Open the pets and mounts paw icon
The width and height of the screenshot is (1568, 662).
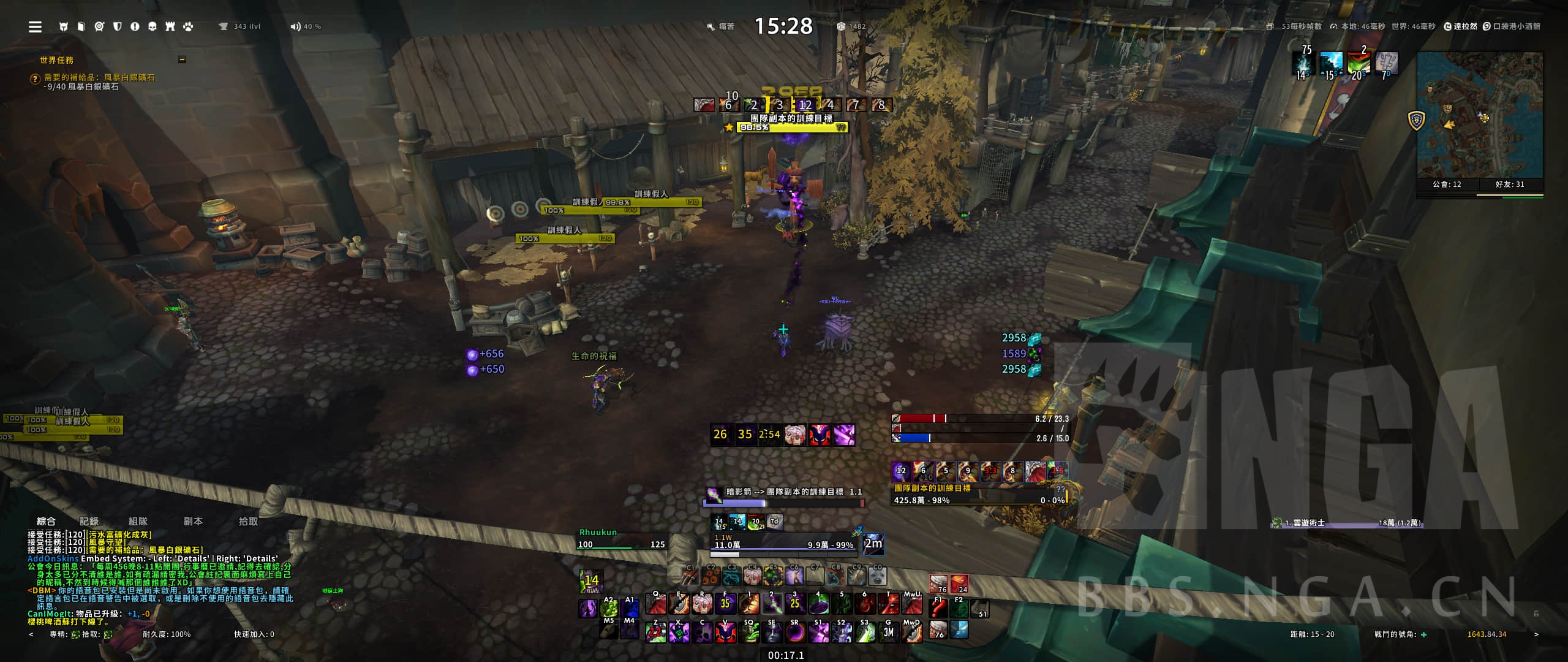189,26
